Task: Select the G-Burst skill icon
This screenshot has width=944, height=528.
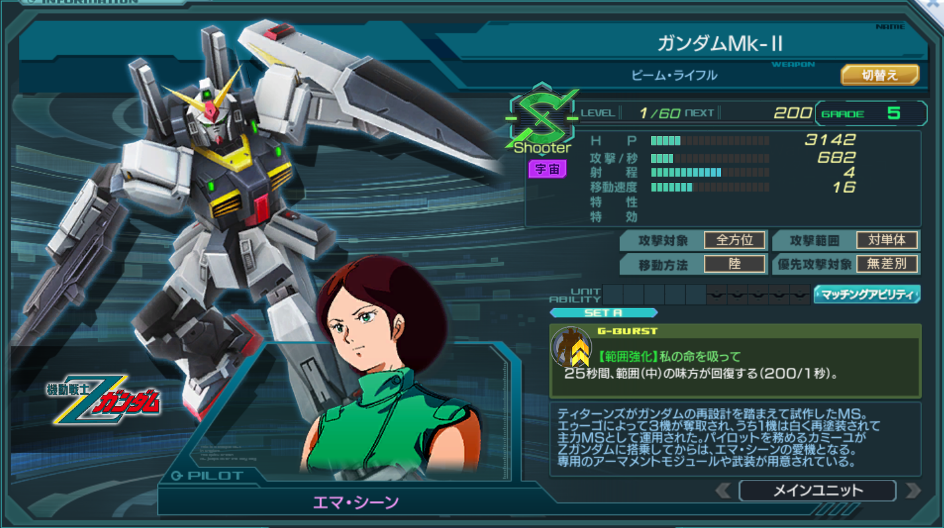Action: click(x=570, y=348)
